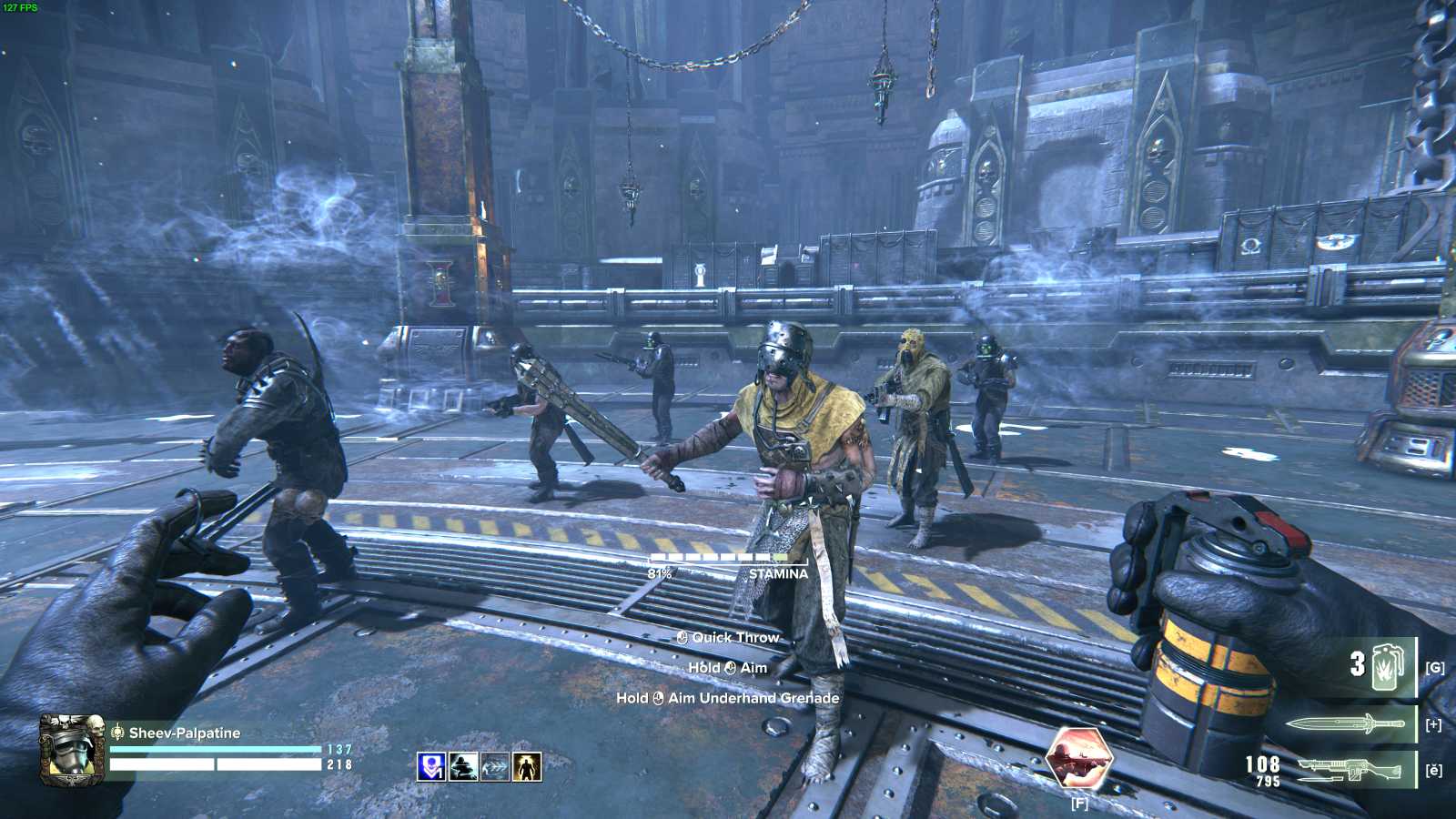
Task: Select the faded arrow dash buff icon
Action: pyautogui.click(x=494, y=766)
